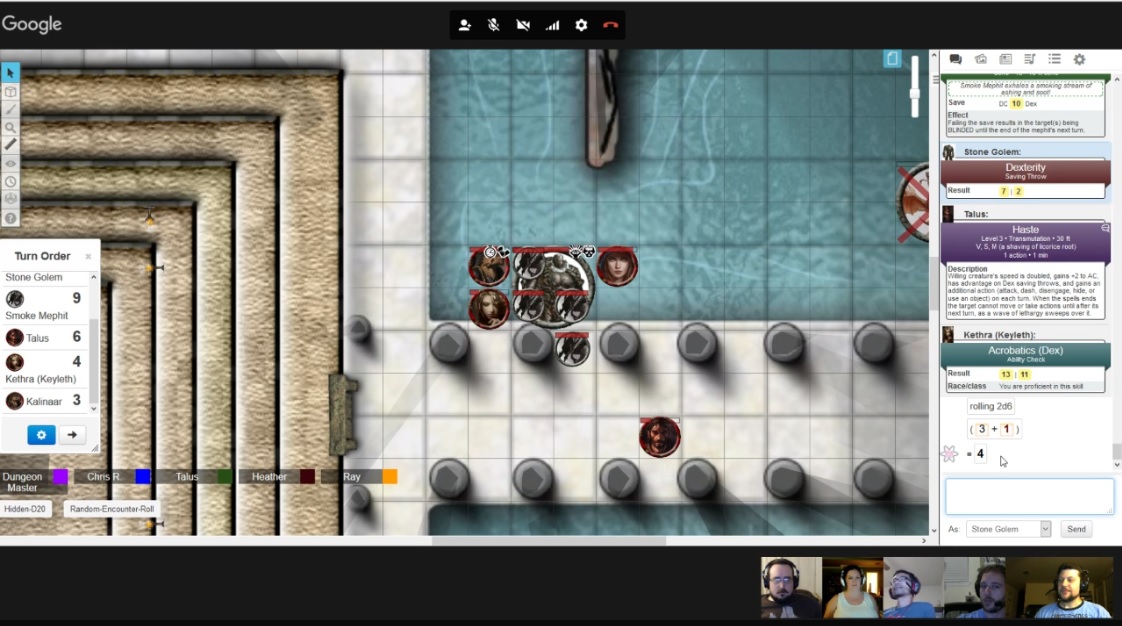Choose the magnifying glass zoom tool
This screenshot has width=1122, height=626.
10,127
